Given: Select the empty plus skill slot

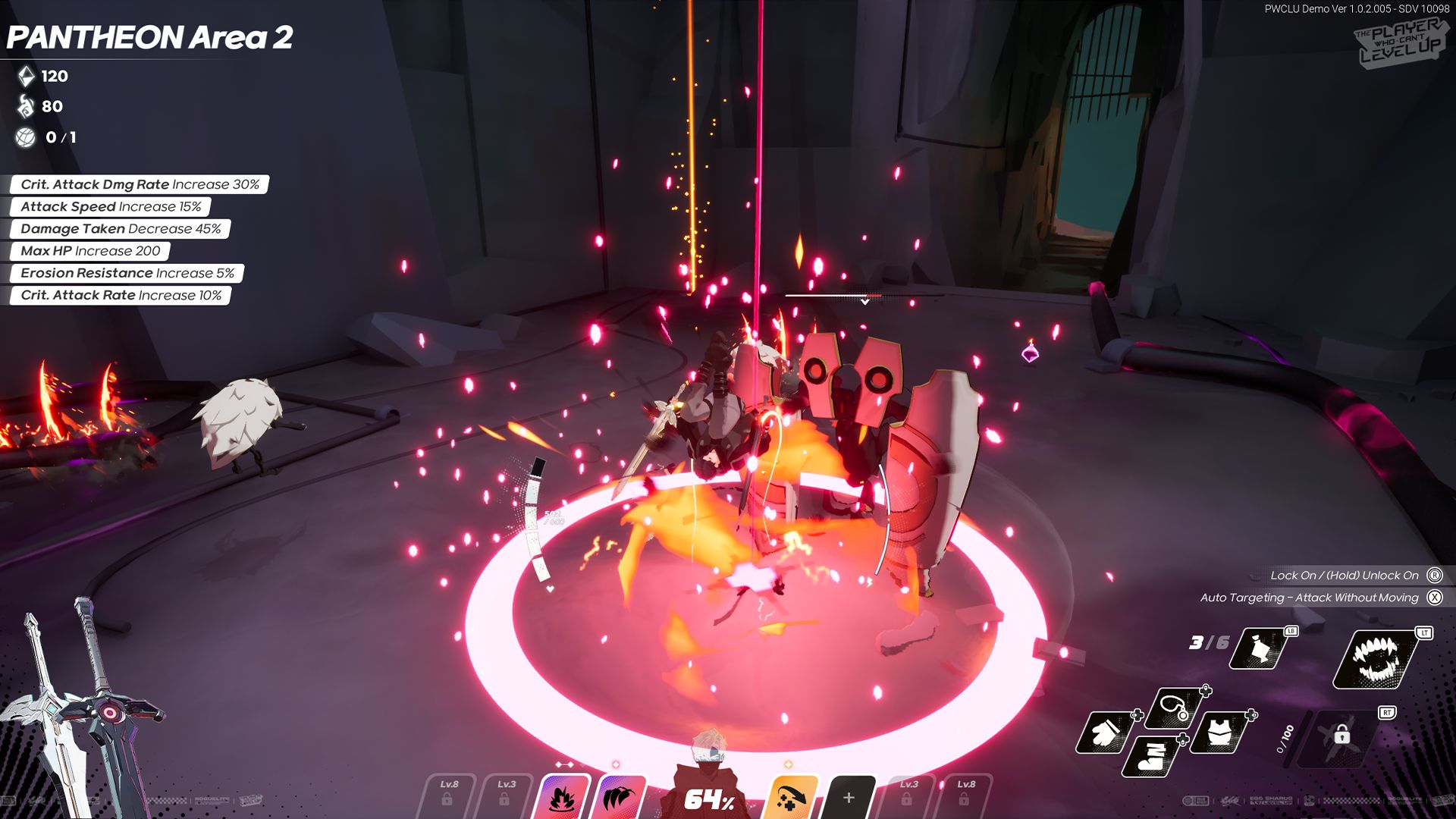Looking at the screenshot, I should (849, 798).
